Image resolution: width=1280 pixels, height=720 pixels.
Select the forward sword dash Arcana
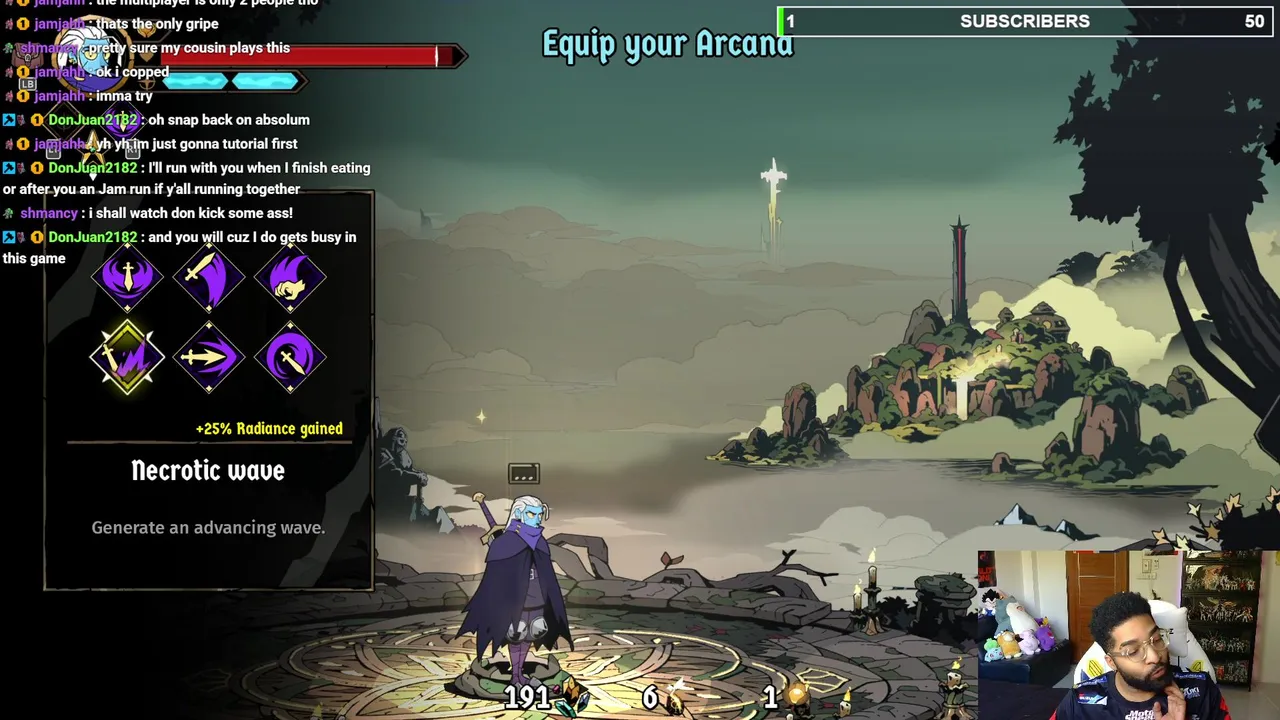(209, 357)
